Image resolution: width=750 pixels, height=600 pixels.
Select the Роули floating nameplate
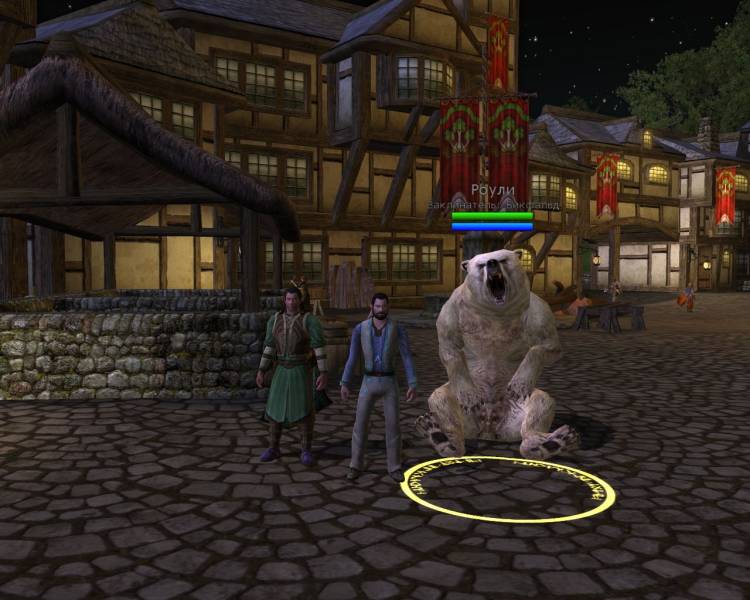[x=492, y=190]
